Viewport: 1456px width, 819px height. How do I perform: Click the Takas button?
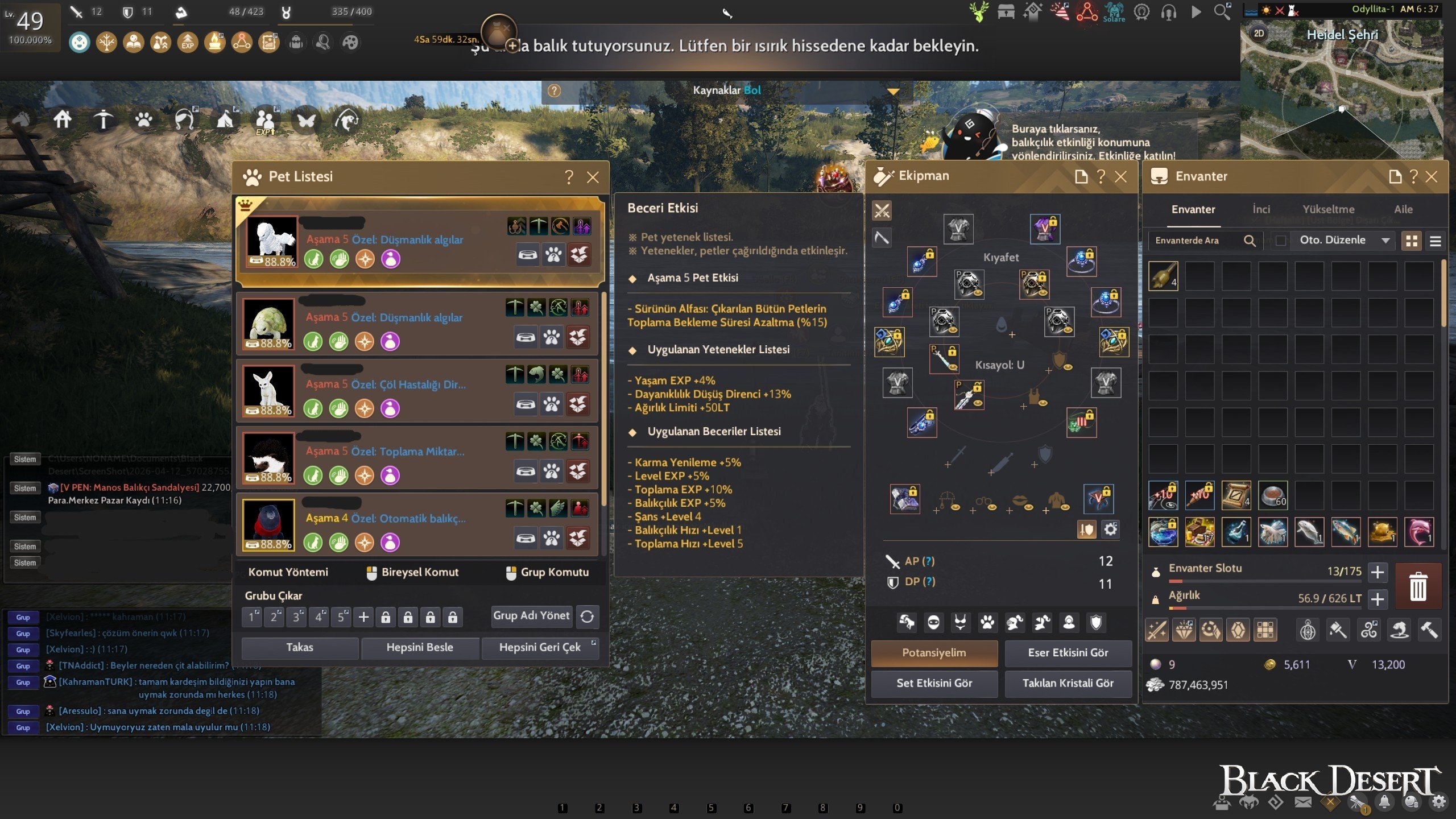(x=300, y=647)
